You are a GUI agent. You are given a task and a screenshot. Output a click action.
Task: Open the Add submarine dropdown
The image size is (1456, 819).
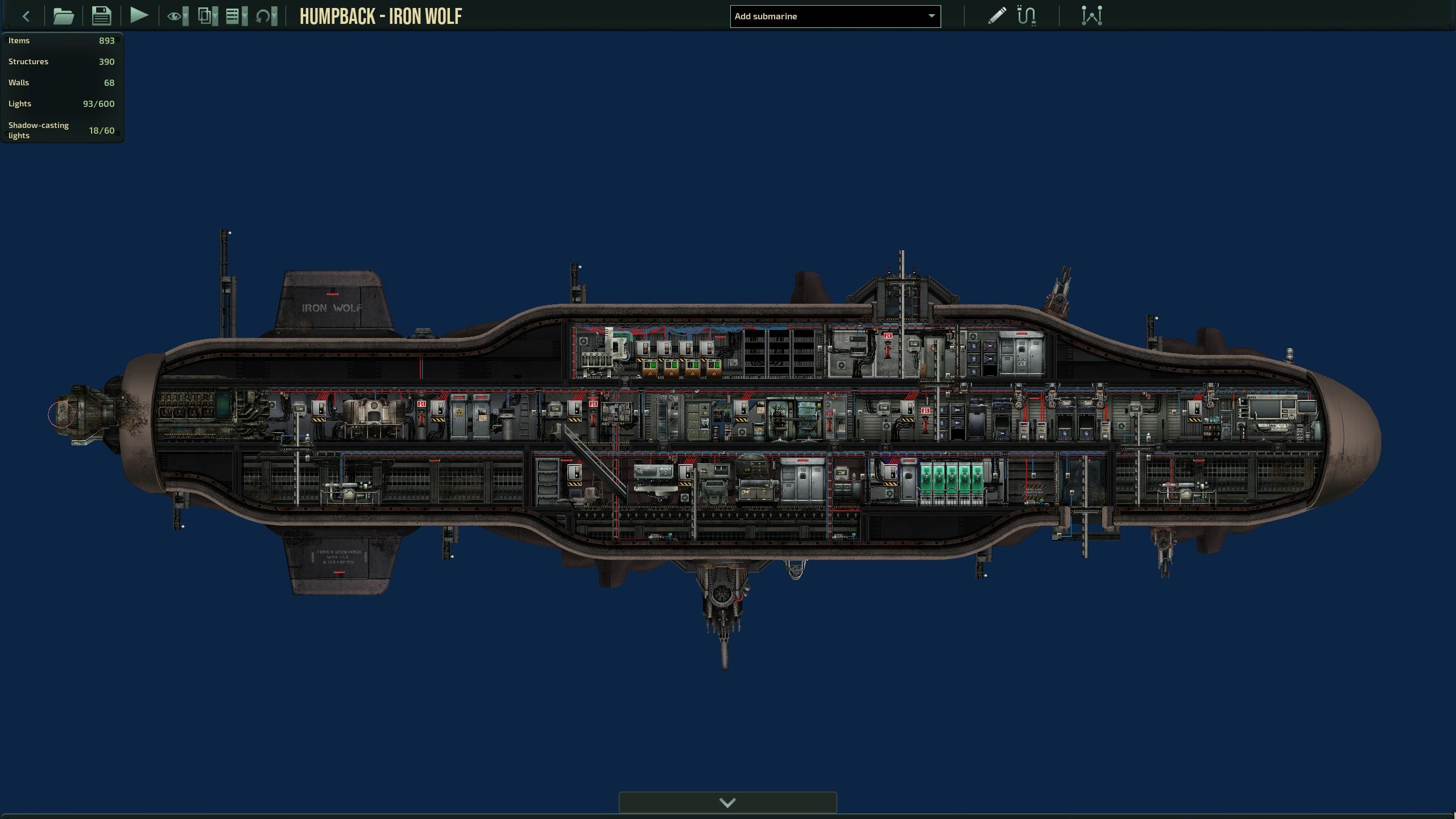coord(835,16)
